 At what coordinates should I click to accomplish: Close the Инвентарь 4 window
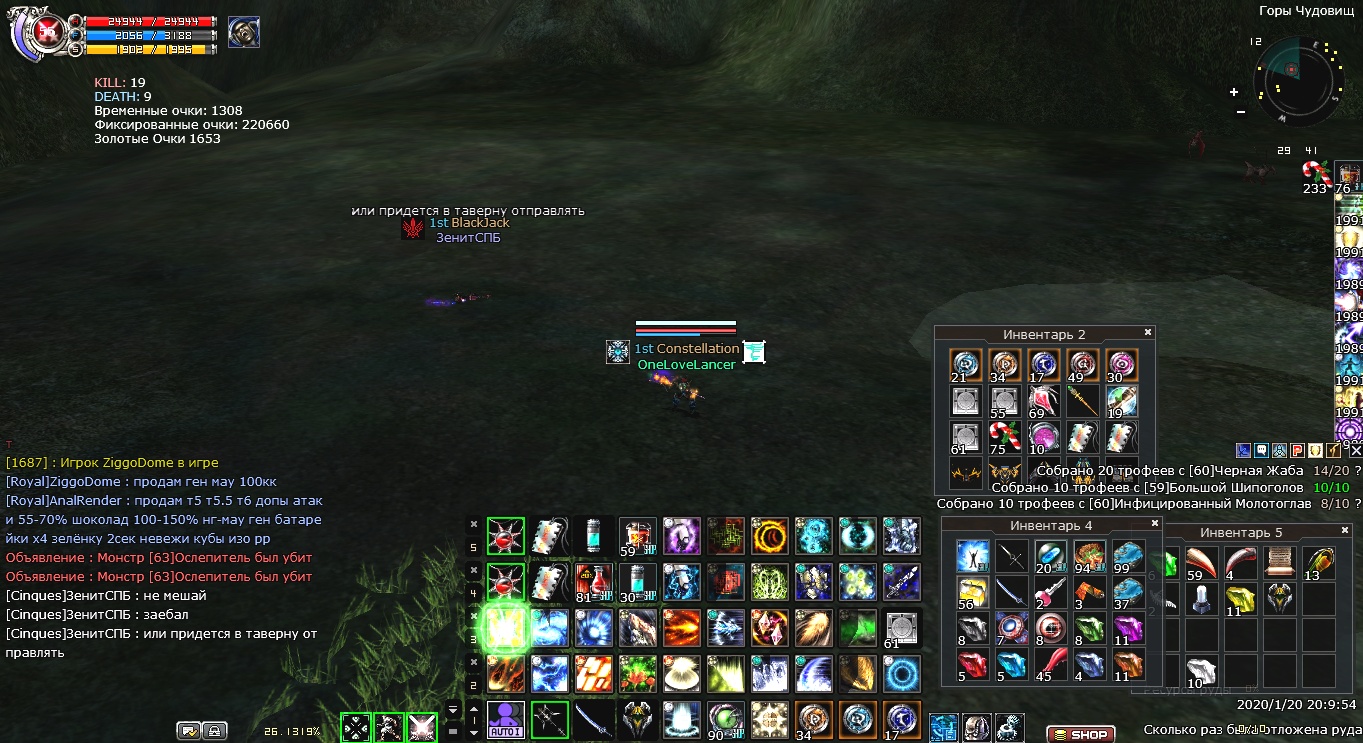(1155, 523)
